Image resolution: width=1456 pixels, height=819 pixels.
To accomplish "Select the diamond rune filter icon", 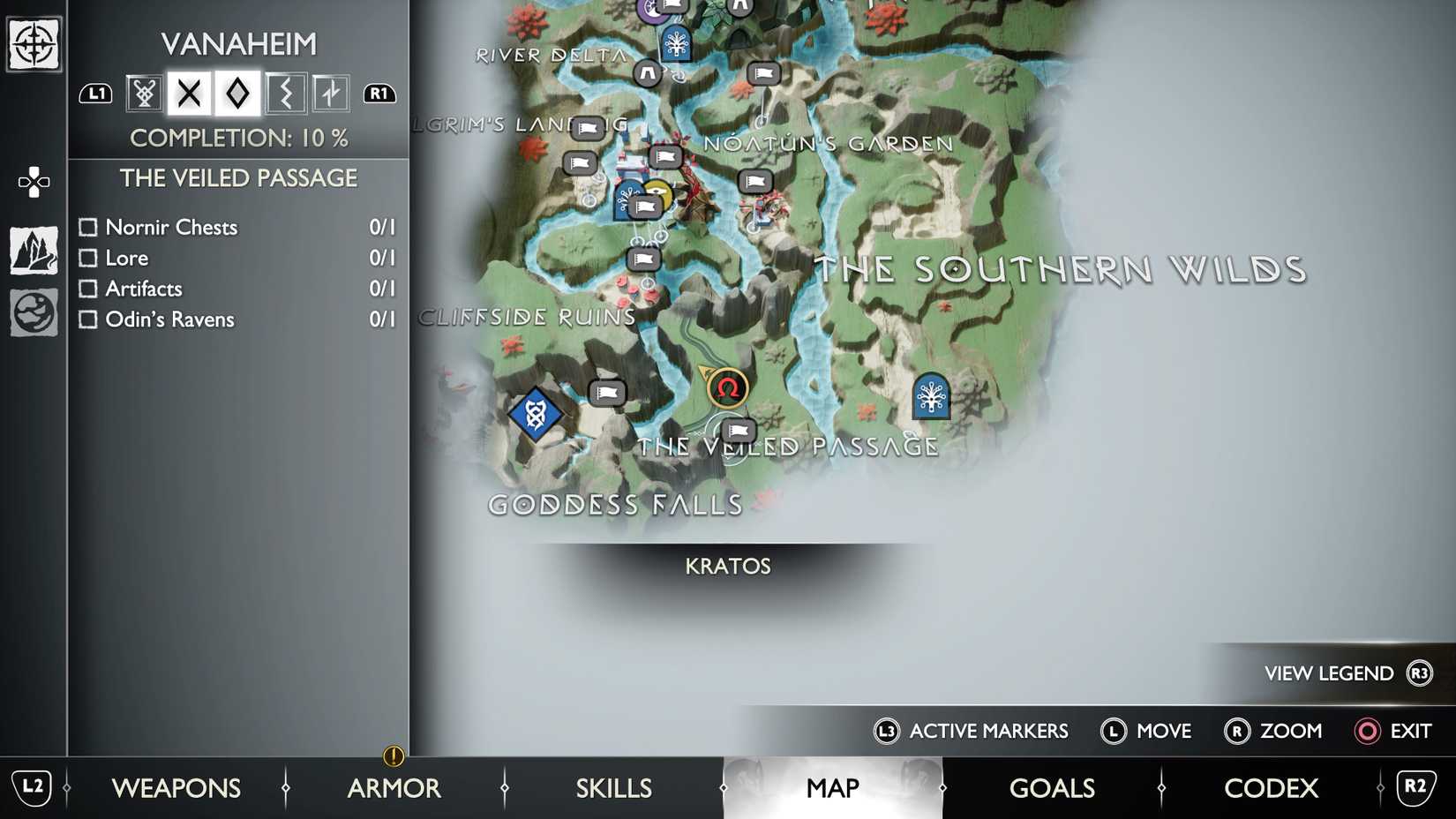I will pos(236,93).
